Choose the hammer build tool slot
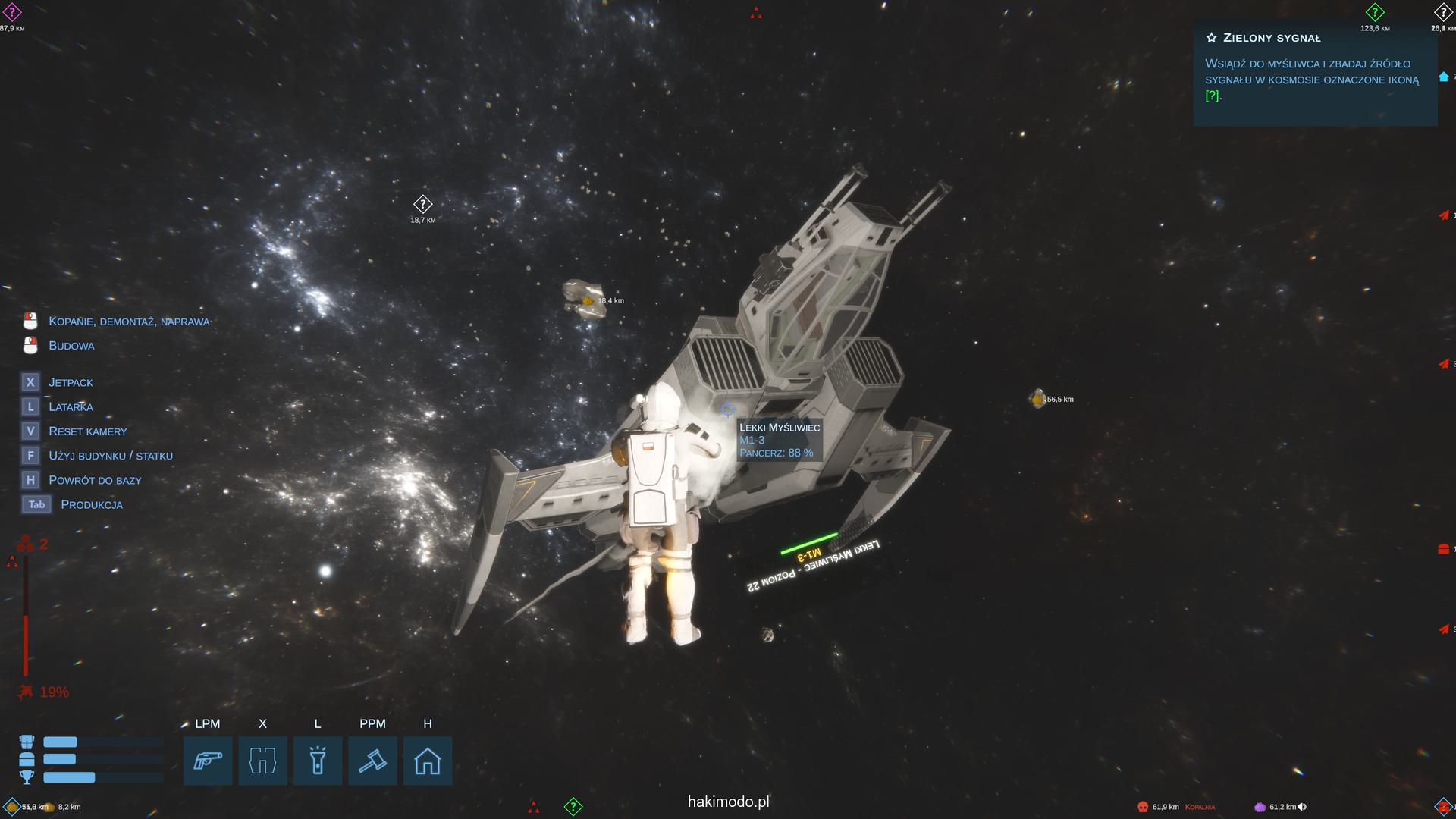Image resolution: width=1456 pixels, height=819 pixels. [372, 761]
